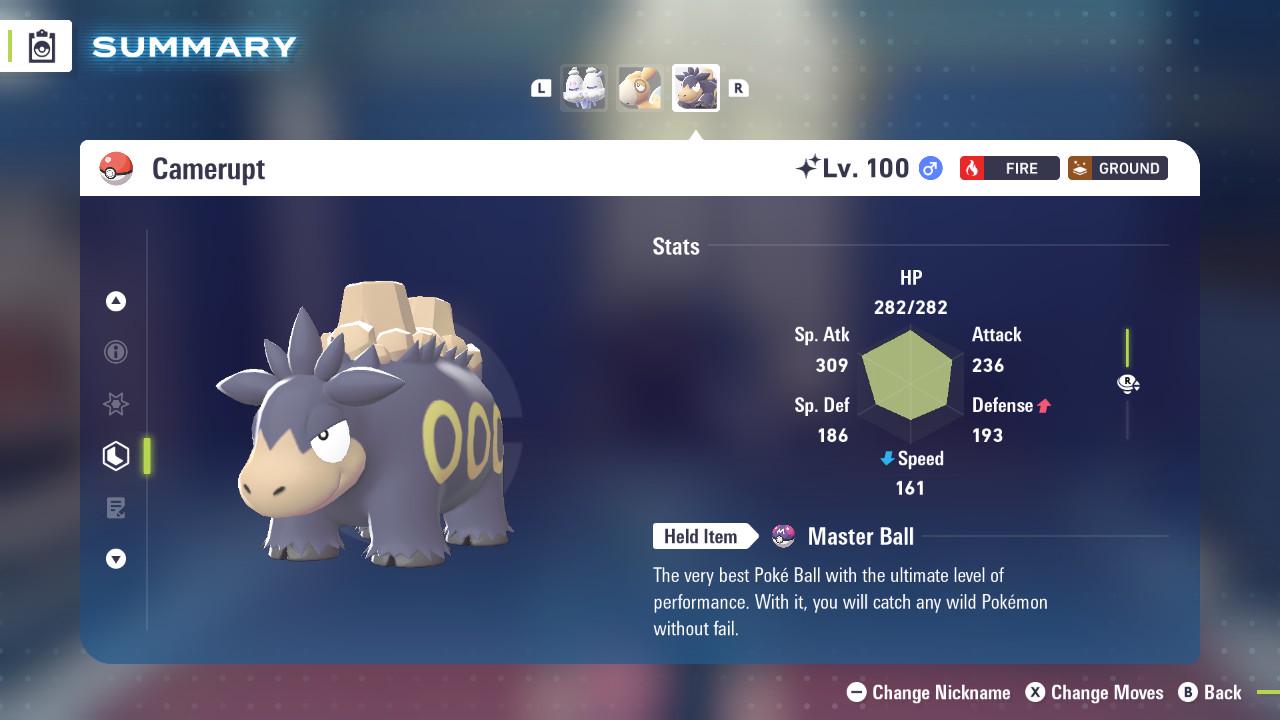This screenshot has width=1280, height=720.
Task: Click the up arrow above the sidebar icons
Action: (116, 301)
